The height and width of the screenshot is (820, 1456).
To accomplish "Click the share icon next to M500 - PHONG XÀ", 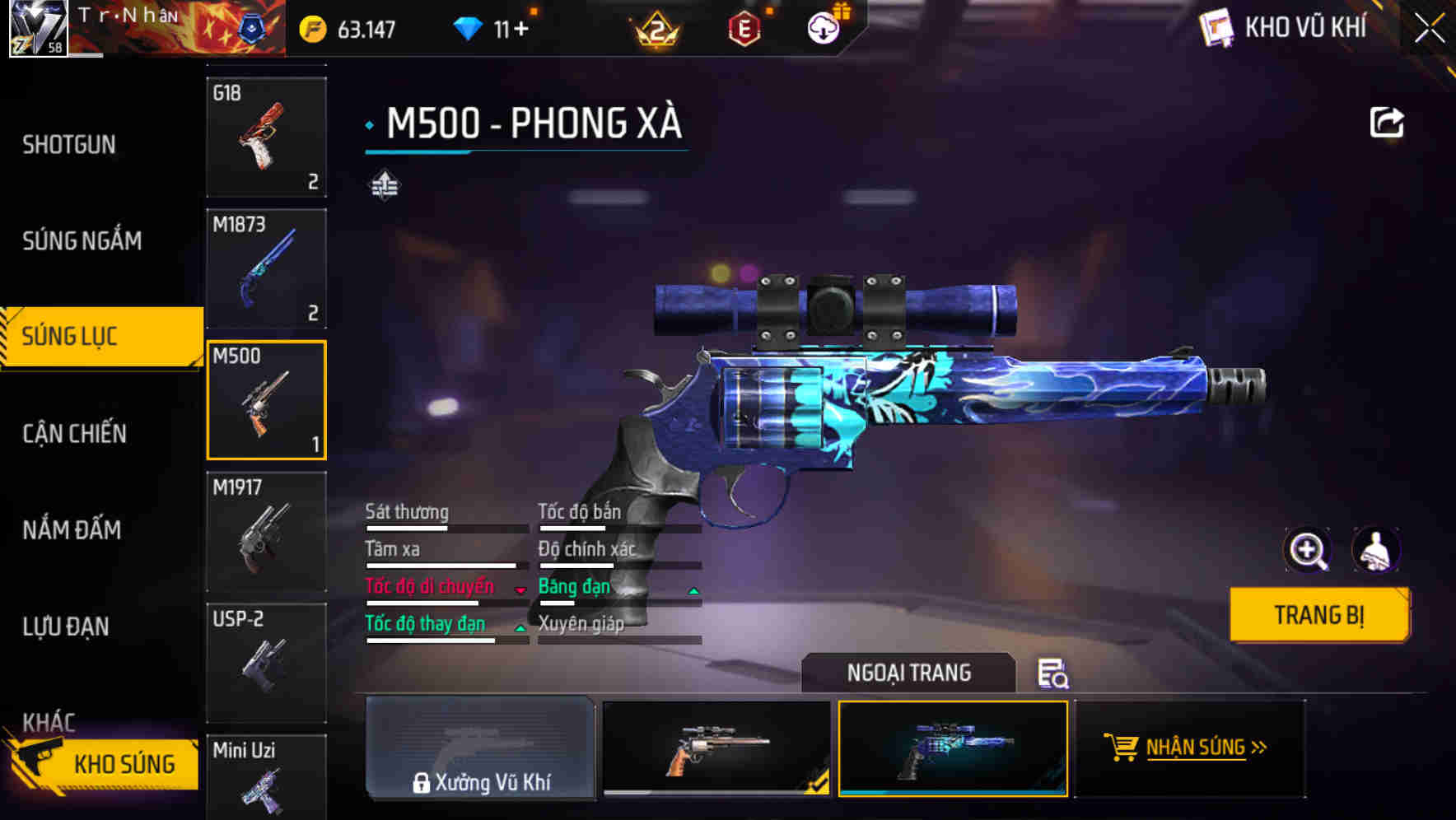I will 1388,120.
